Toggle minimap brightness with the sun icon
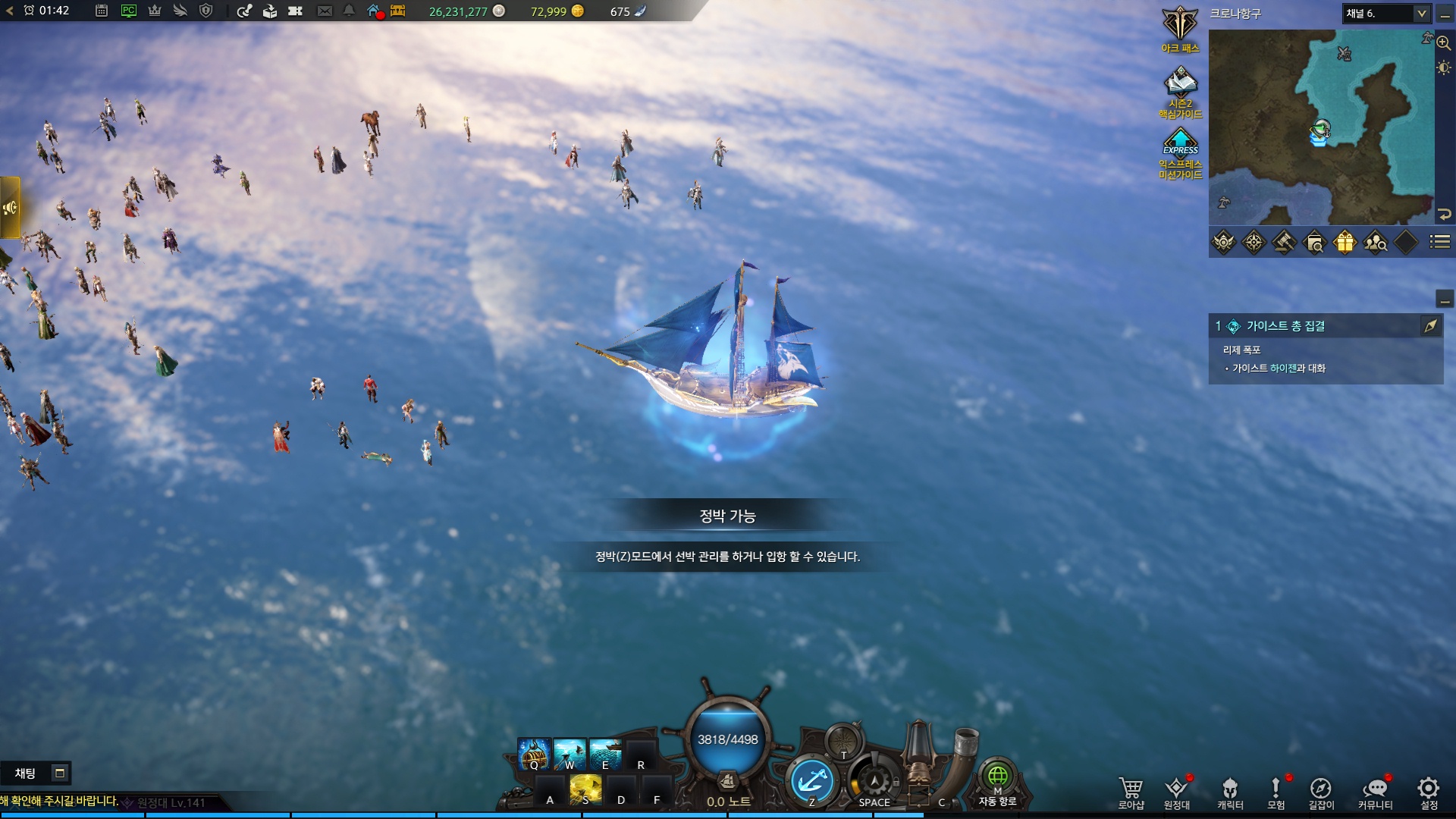The image size is (1456, 819). tap(1443, 67)
